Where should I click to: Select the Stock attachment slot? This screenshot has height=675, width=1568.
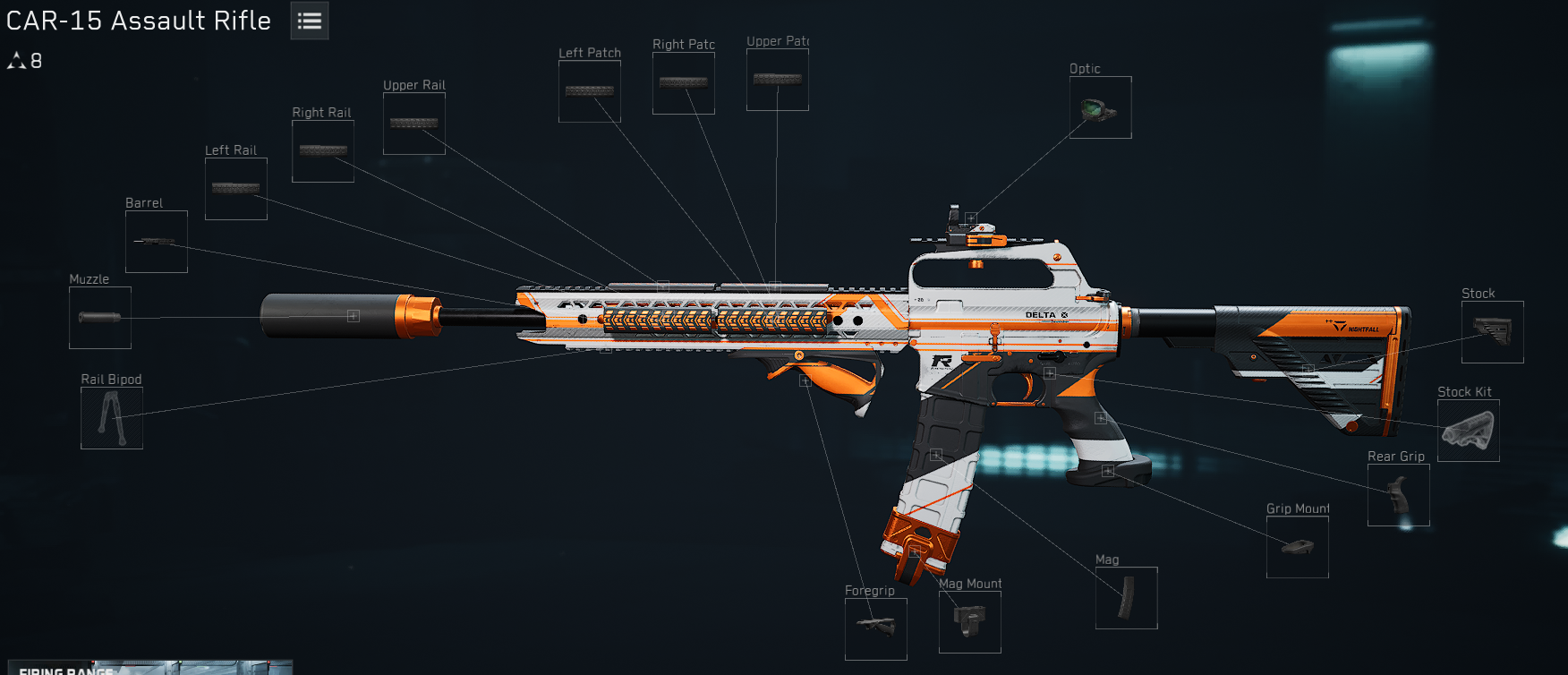pos(1491,331)
